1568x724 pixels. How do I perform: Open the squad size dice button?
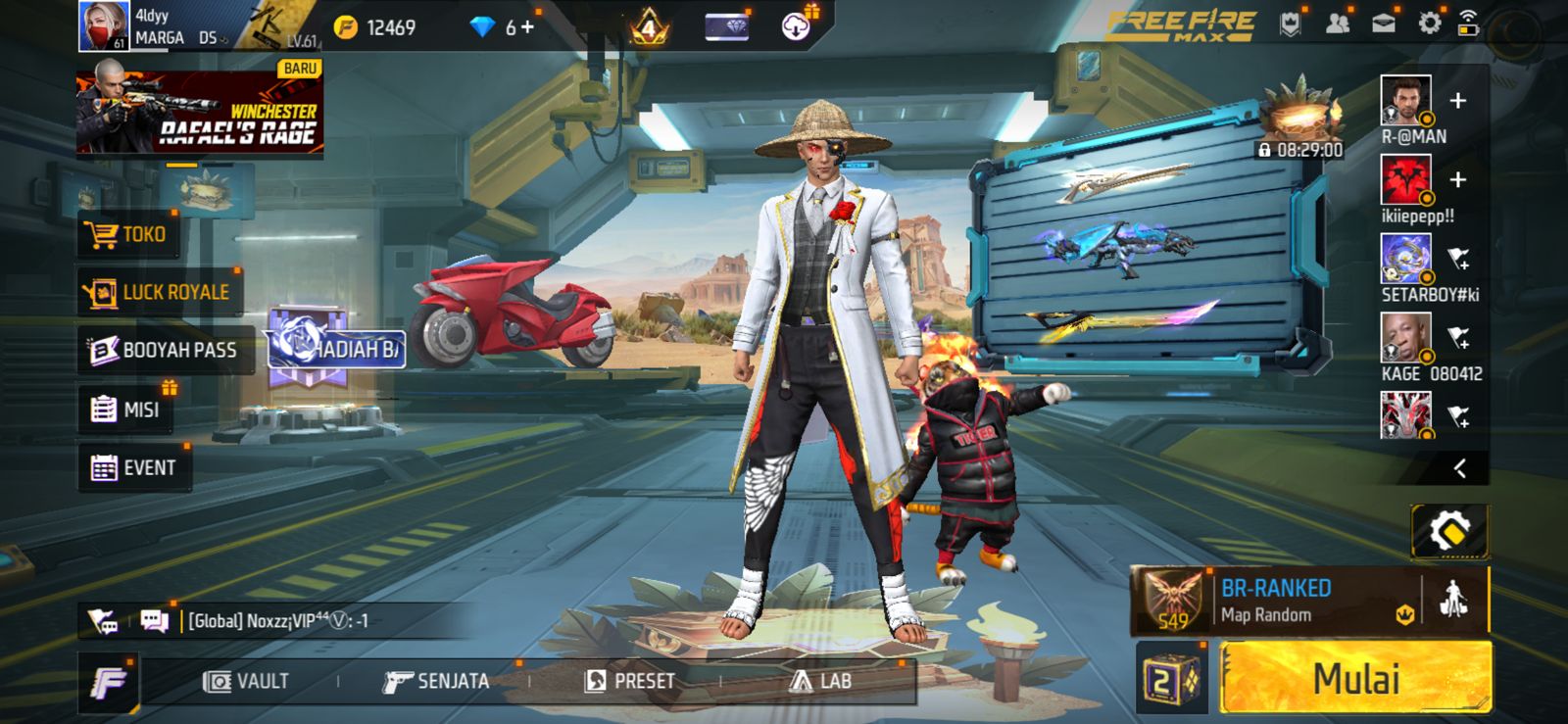[1171, 679]
